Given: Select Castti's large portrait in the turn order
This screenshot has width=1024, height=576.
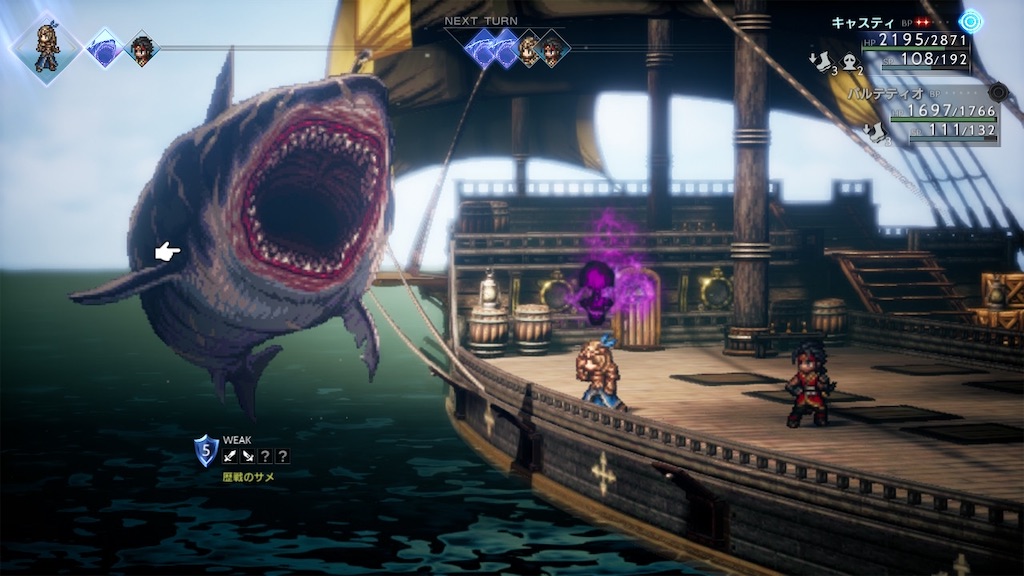Looking at the screenshot, I should tap(46, 46).
